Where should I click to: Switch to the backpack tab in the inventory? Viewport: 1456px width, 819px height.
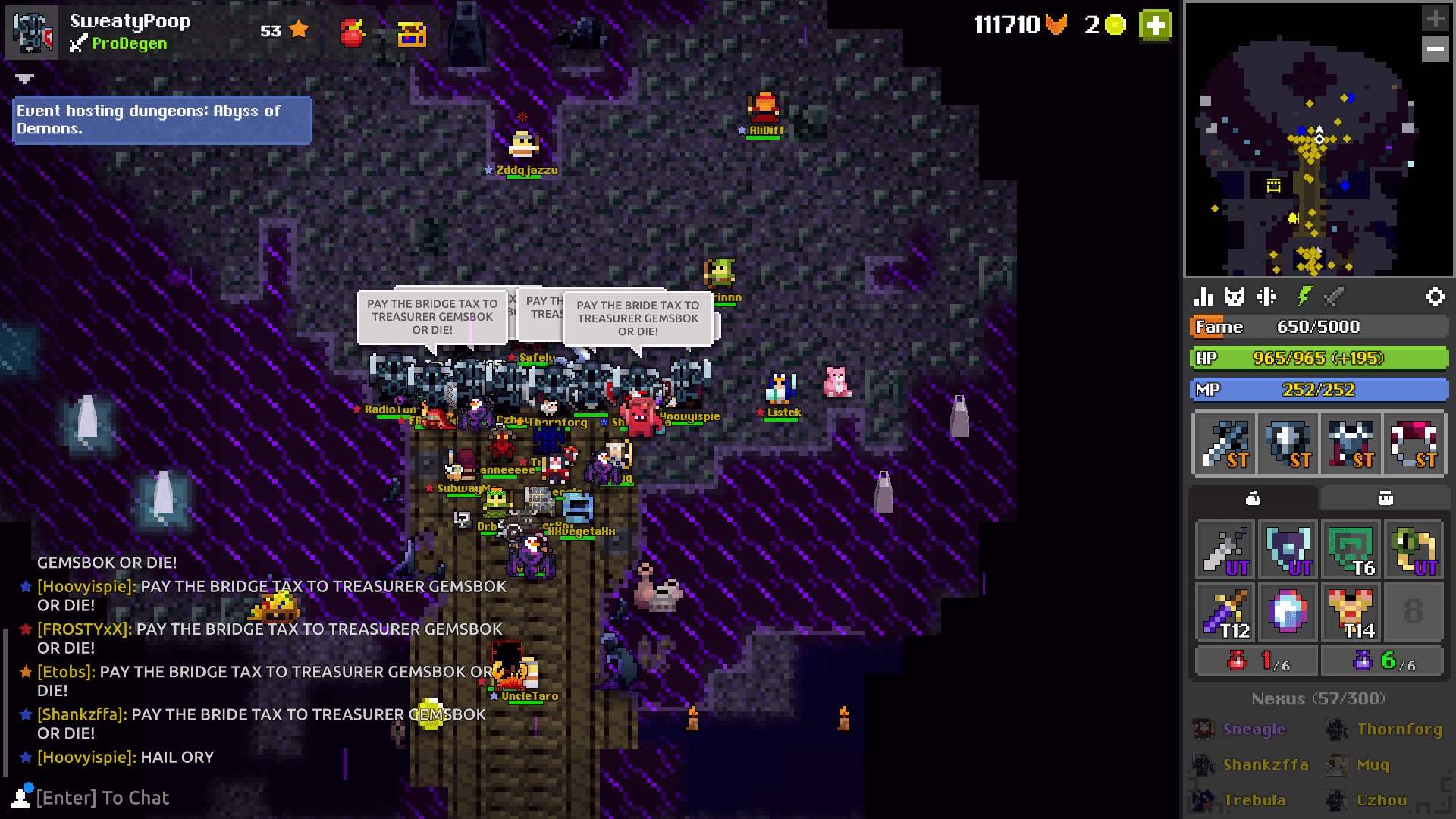click(1385, 498)
